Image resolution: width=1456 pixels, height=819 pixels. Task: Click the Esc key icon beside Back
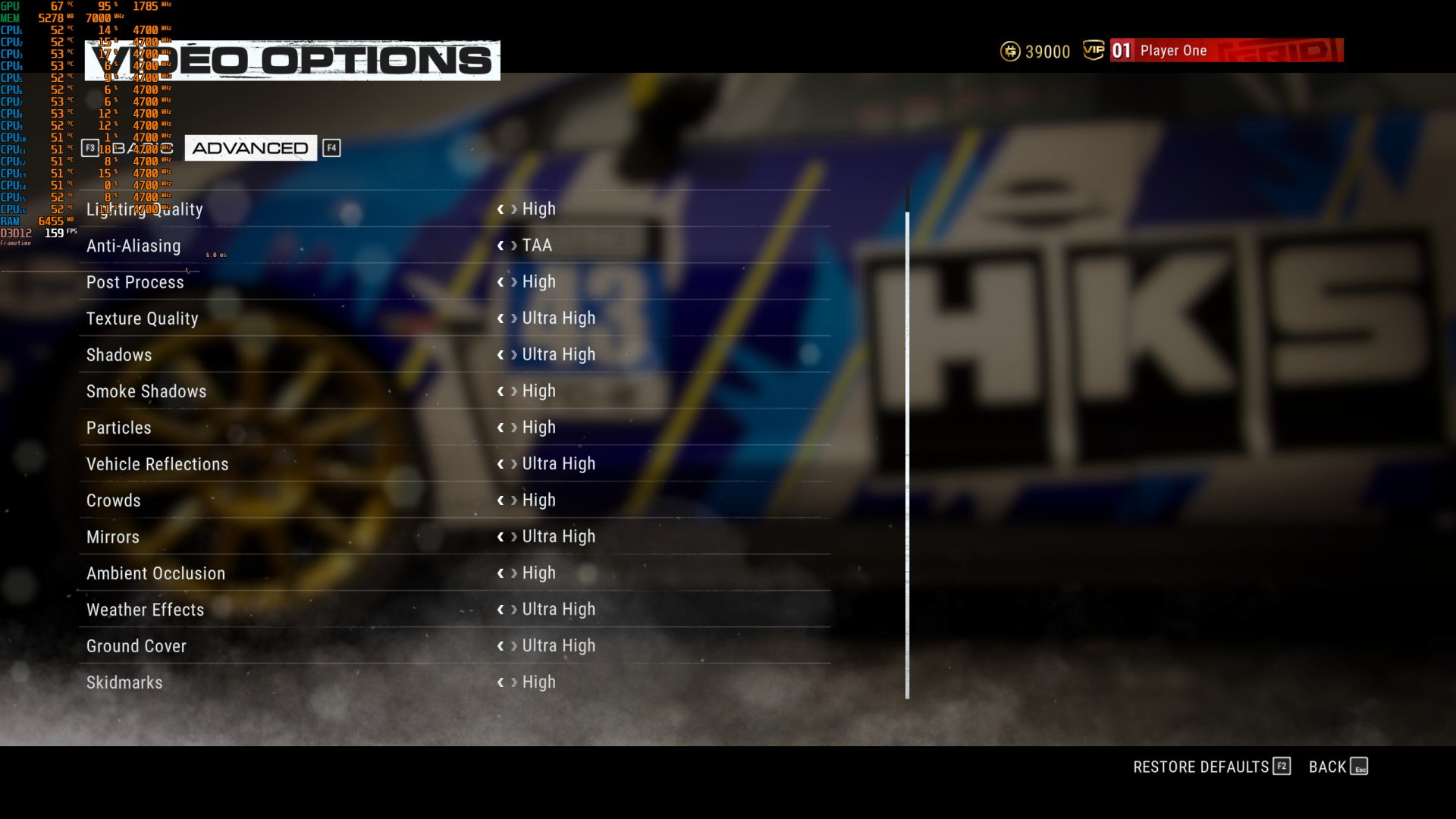tap(1360, 767)
